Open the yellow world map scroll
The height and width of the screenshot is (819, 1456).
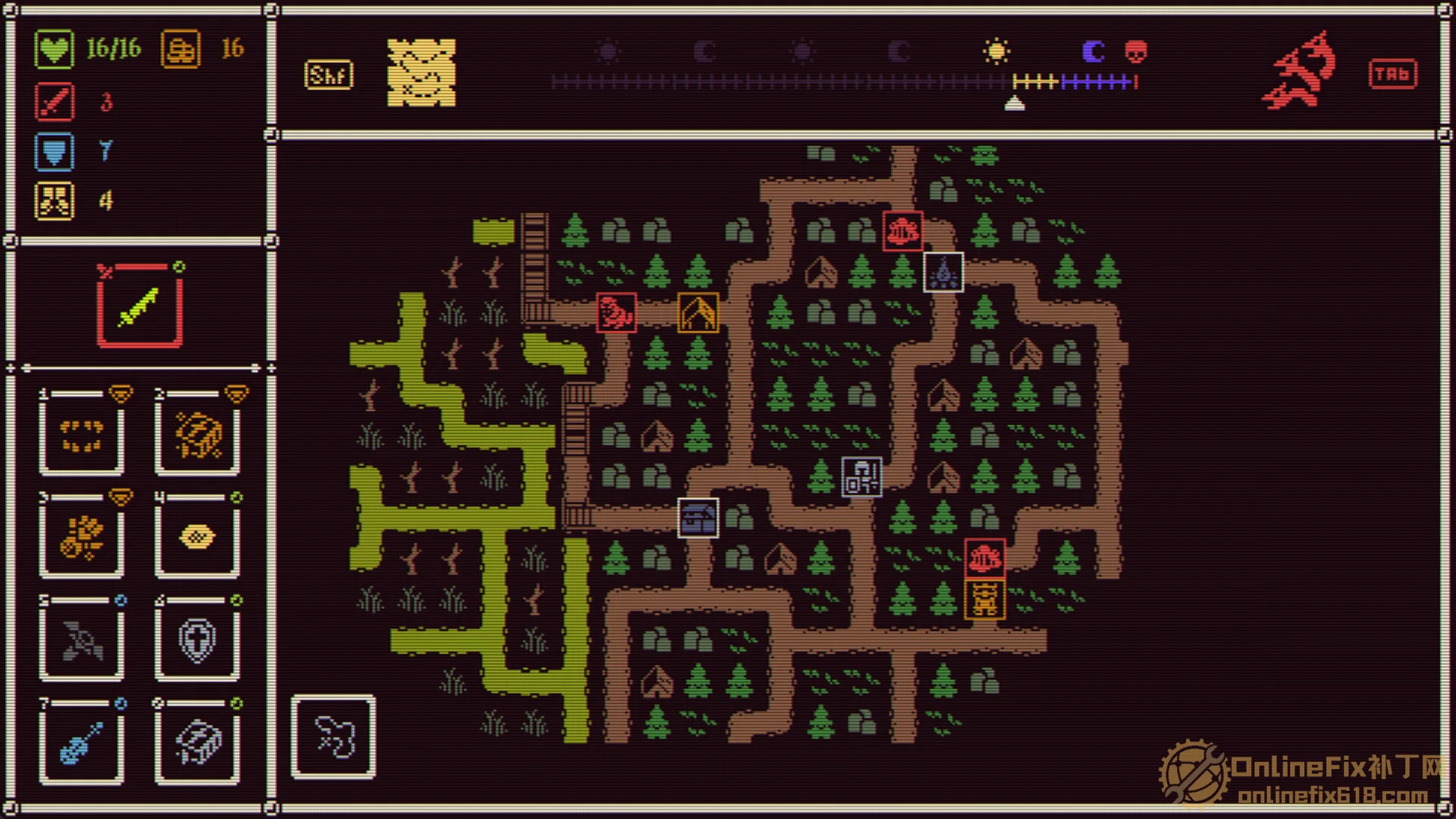pyautogui.click(x=422, y=73)
